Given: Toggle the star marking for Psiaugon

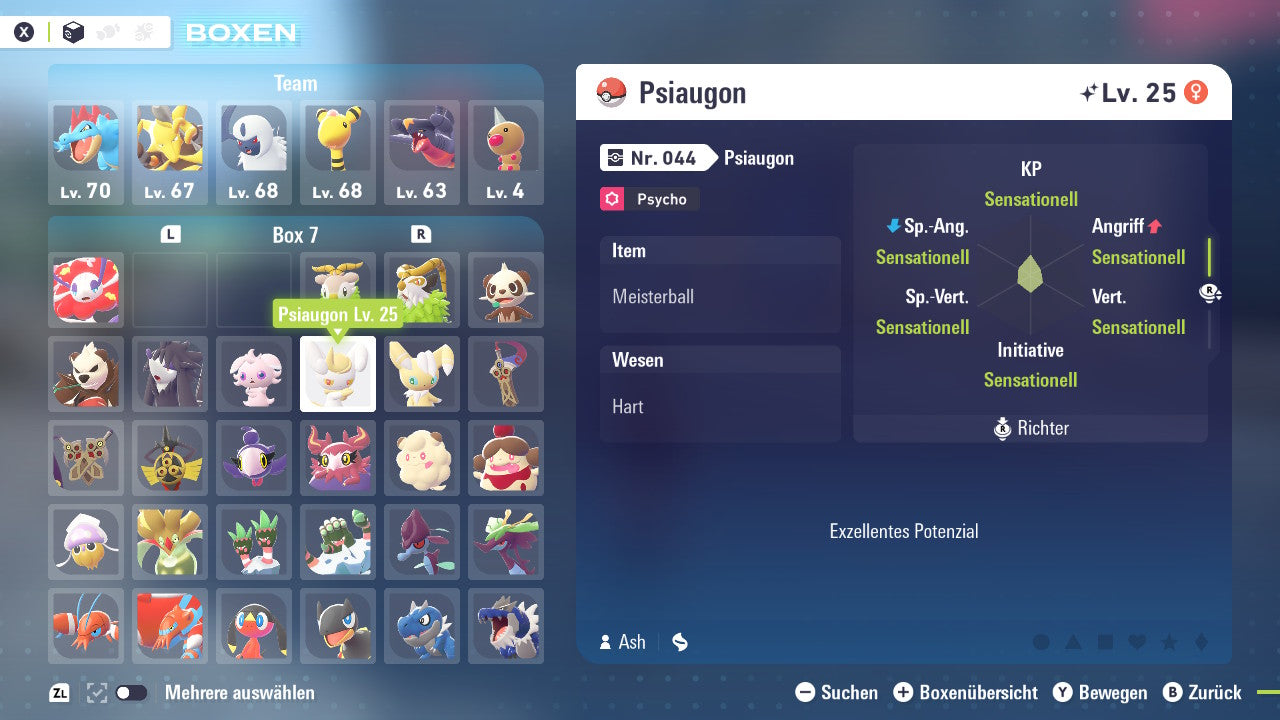Looking at the screenshot, I should [x=1167, y=641].
